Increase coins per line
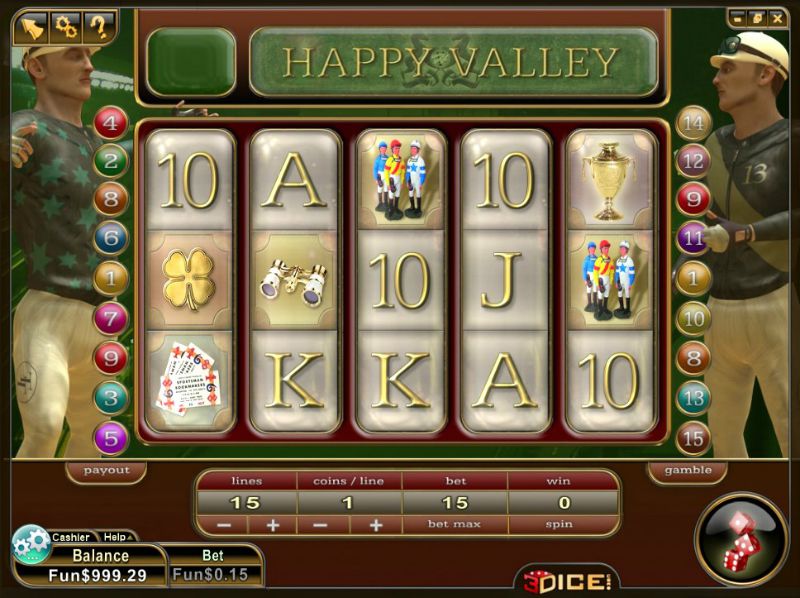The width and height of the screenshot is (800, 598). [x=376, y=525]
